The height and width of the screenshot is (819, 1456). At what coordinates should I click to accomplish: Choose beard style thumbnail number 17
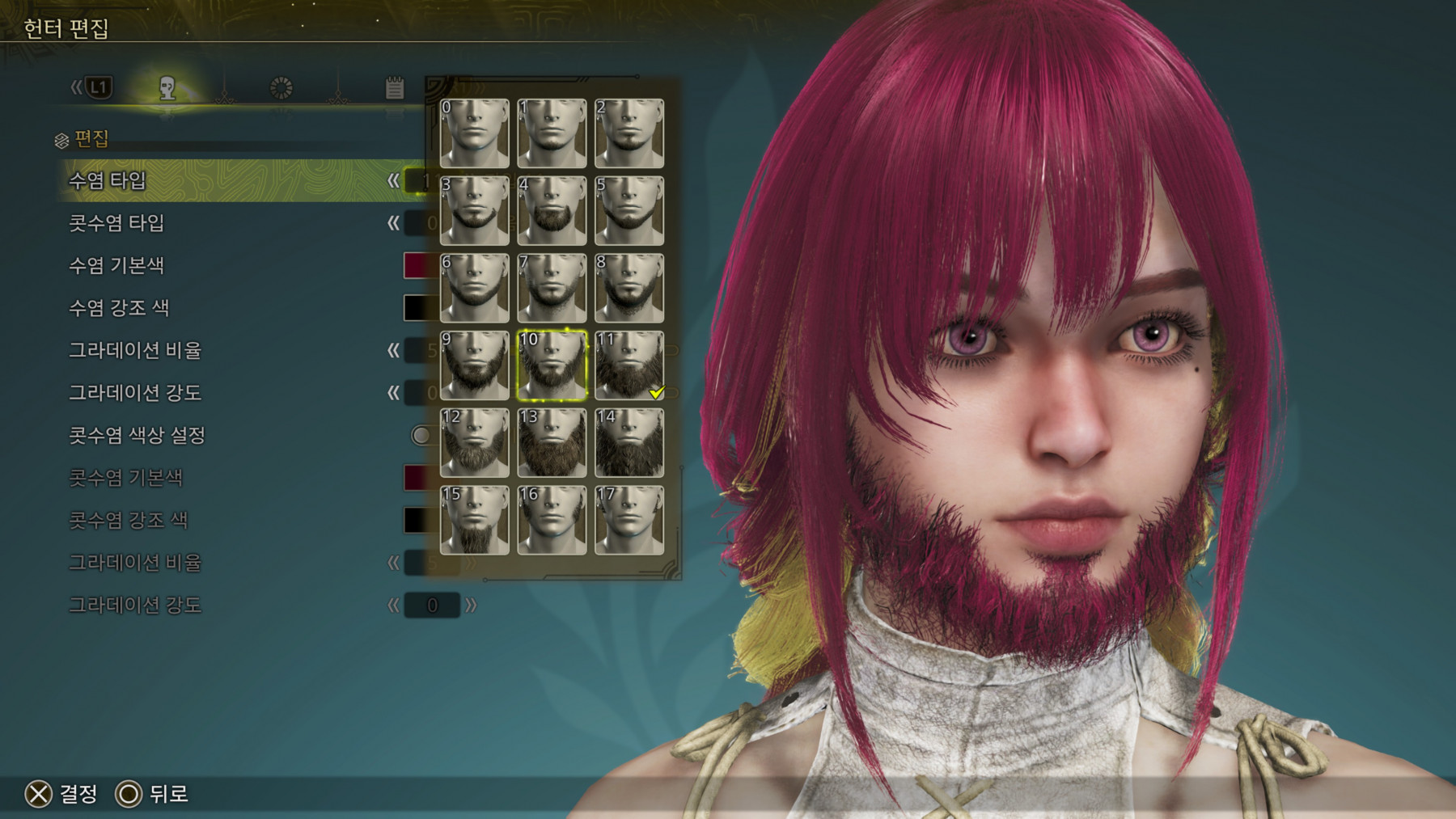point(629,520)
